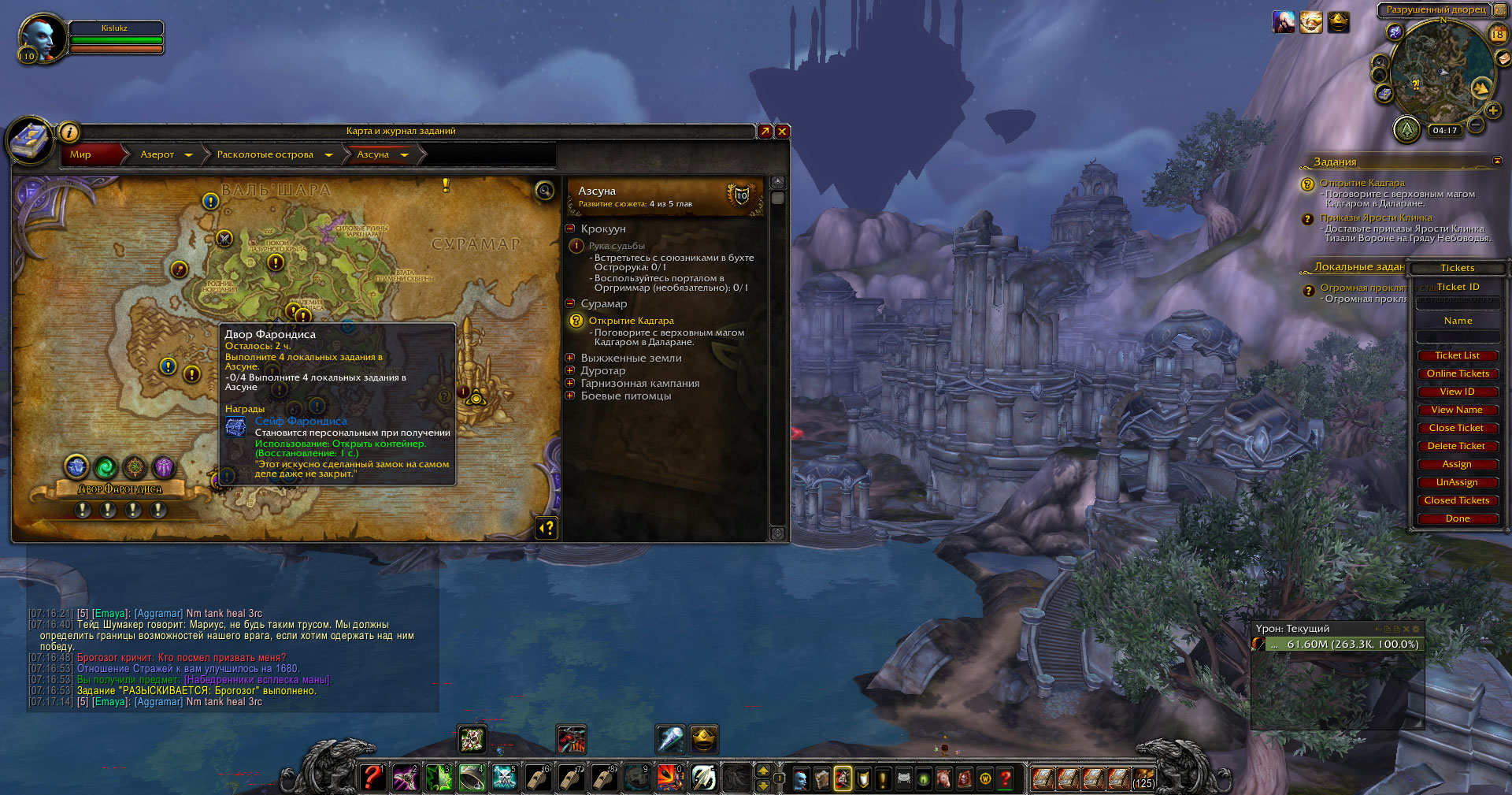Expand the Дуротар quest group

570,370
